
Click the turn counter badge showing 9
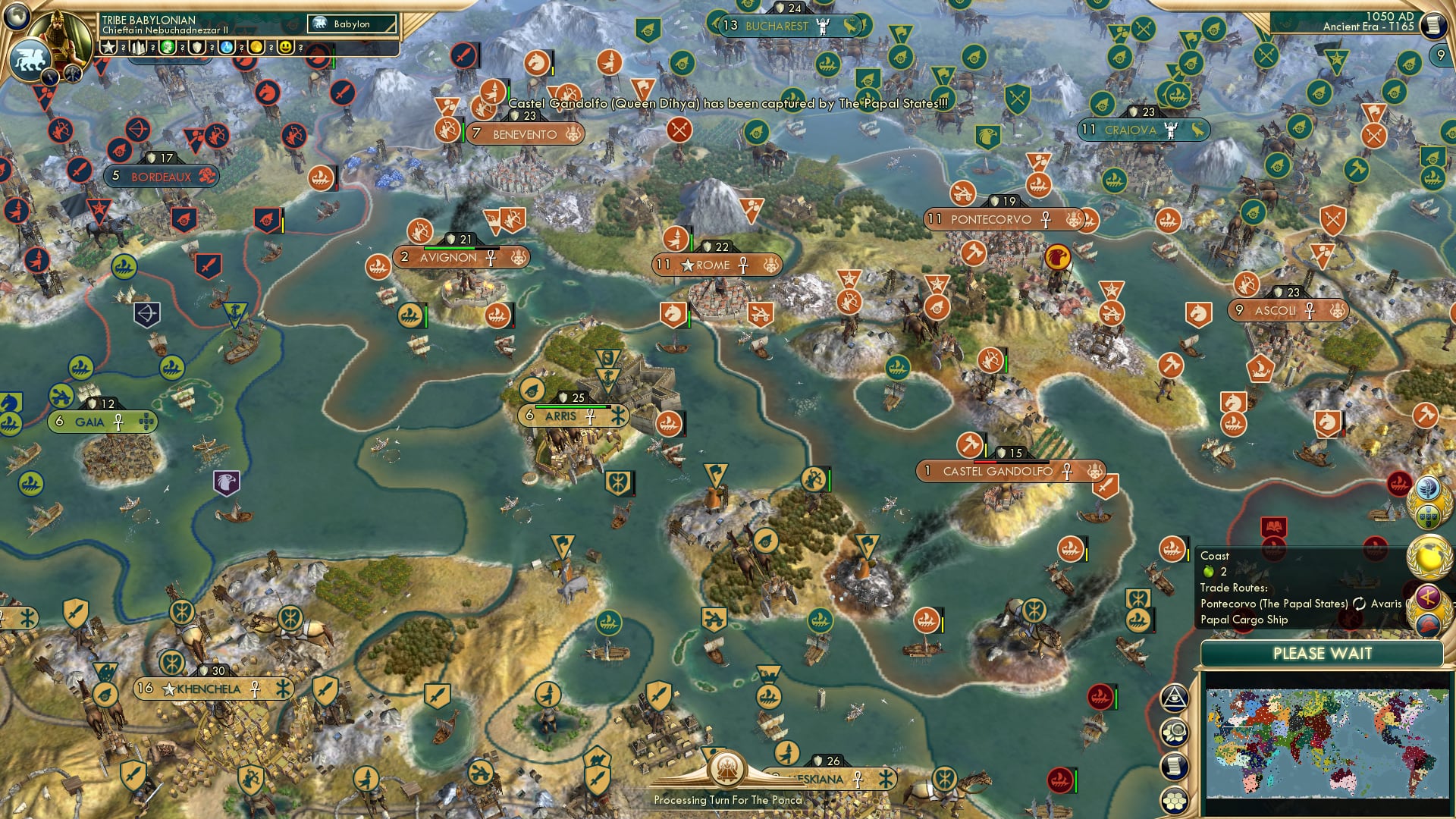pos(1441,54)
